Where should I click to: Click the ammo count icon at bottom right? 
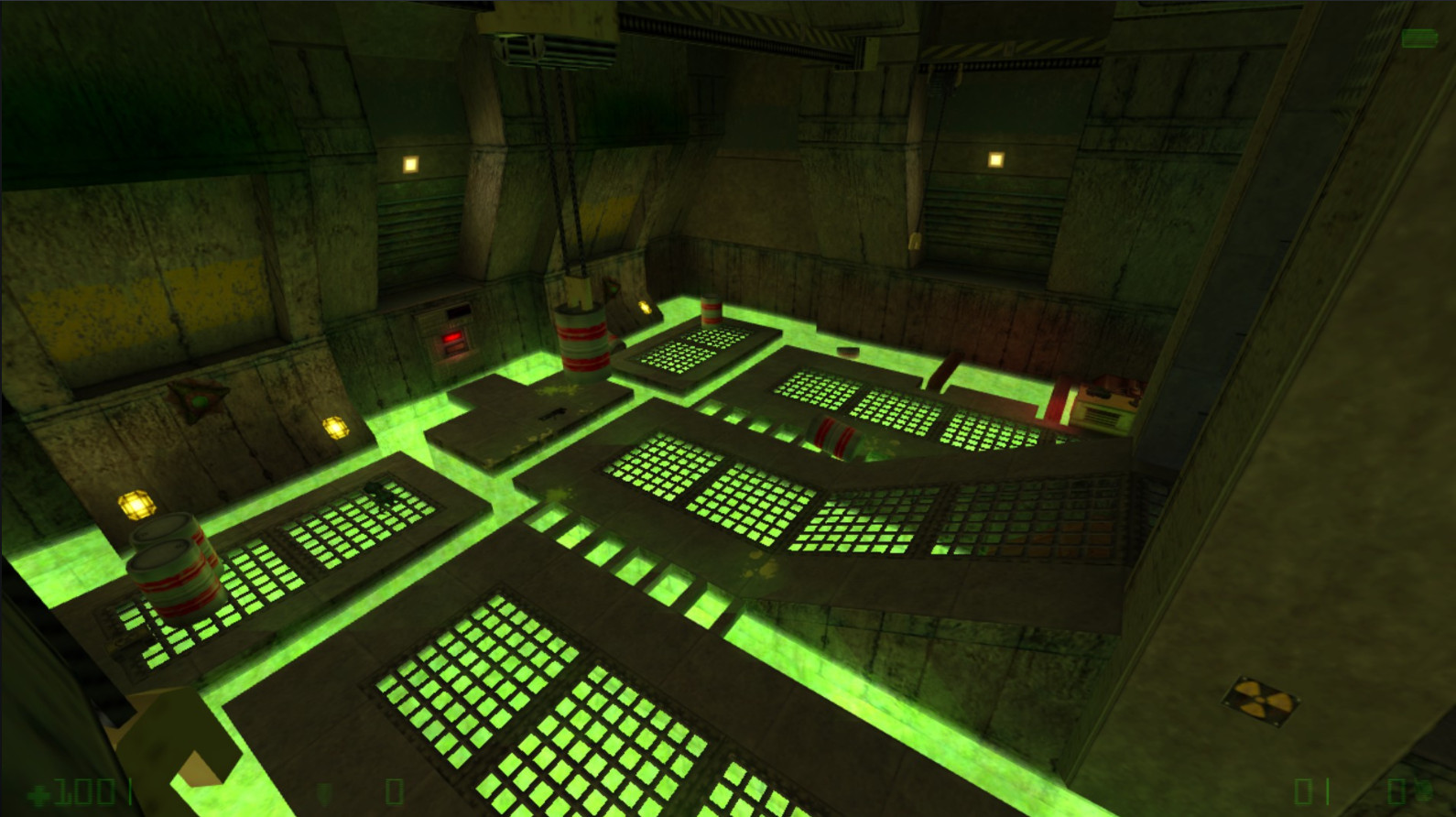pyautogui.click(x=1424, y=788)
